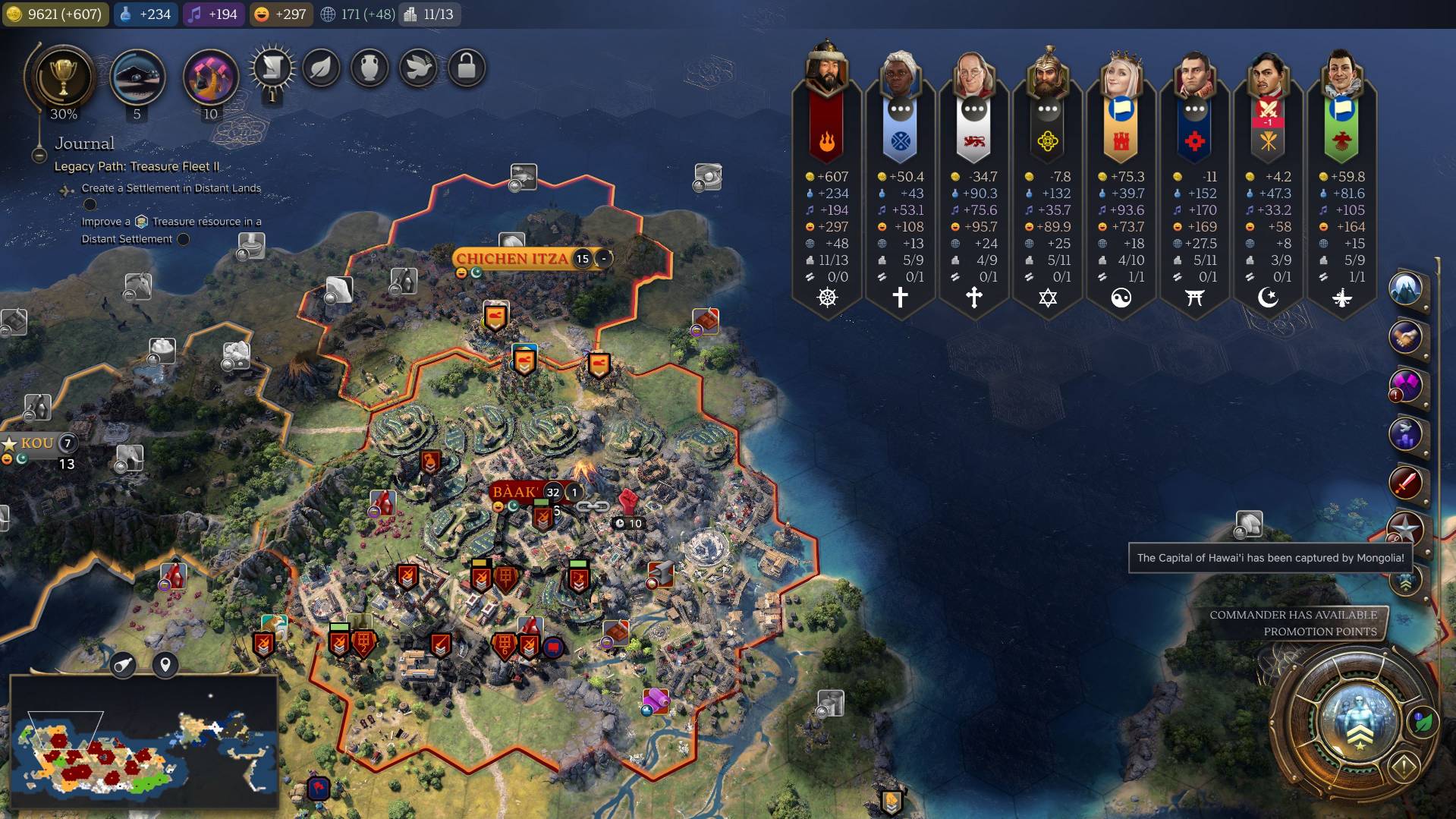This screenshot has height=819, width=1456.
Task: Click the padlock unlocks icon
Action: pyautogui.click(x=467, y=68)
